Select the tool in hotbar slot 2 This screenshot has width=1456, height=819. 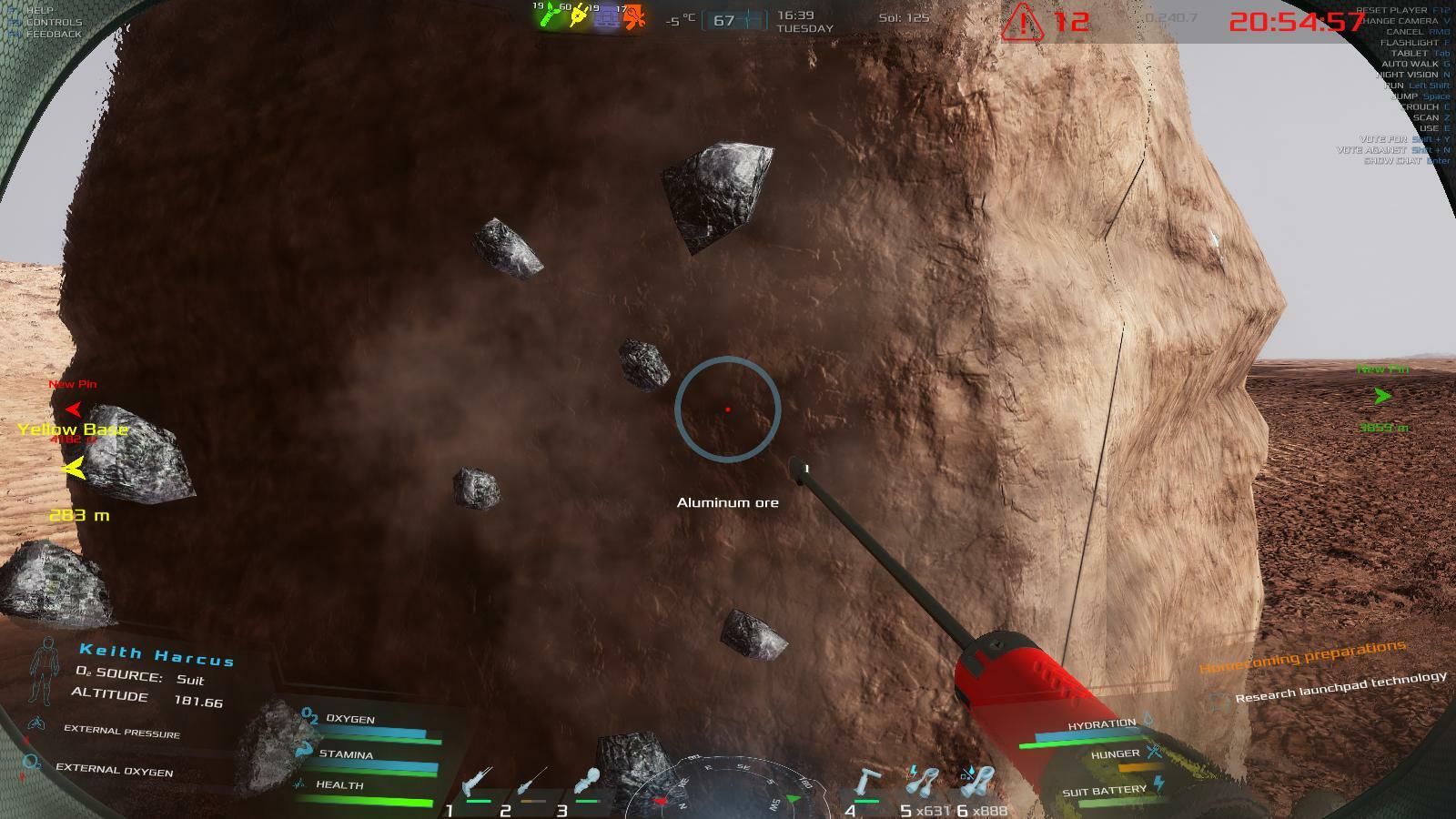(x=532, y=782)
